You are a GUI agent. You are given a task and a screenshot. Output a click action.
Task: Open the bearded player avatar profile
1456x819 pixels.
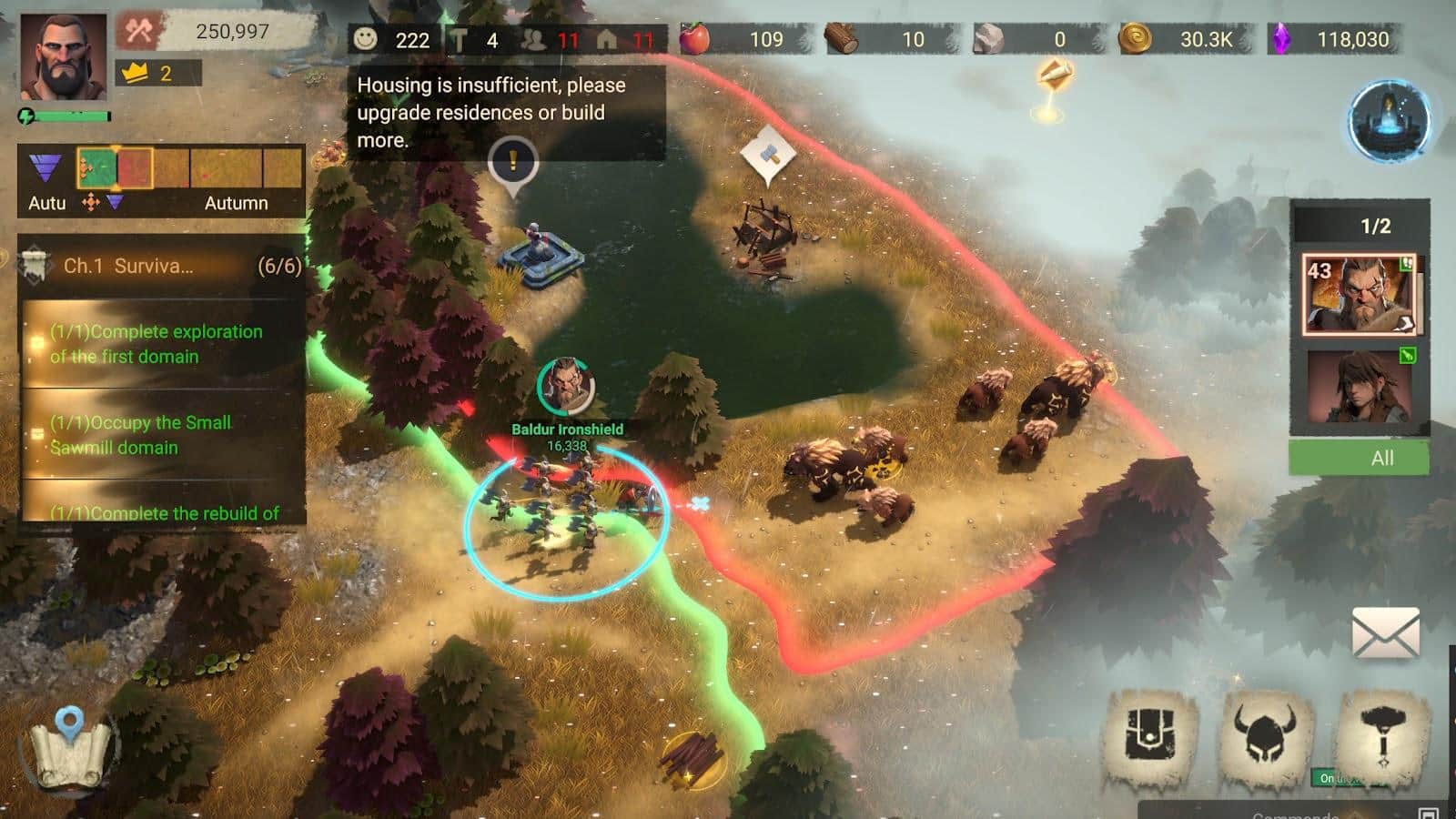pos(63,57)
